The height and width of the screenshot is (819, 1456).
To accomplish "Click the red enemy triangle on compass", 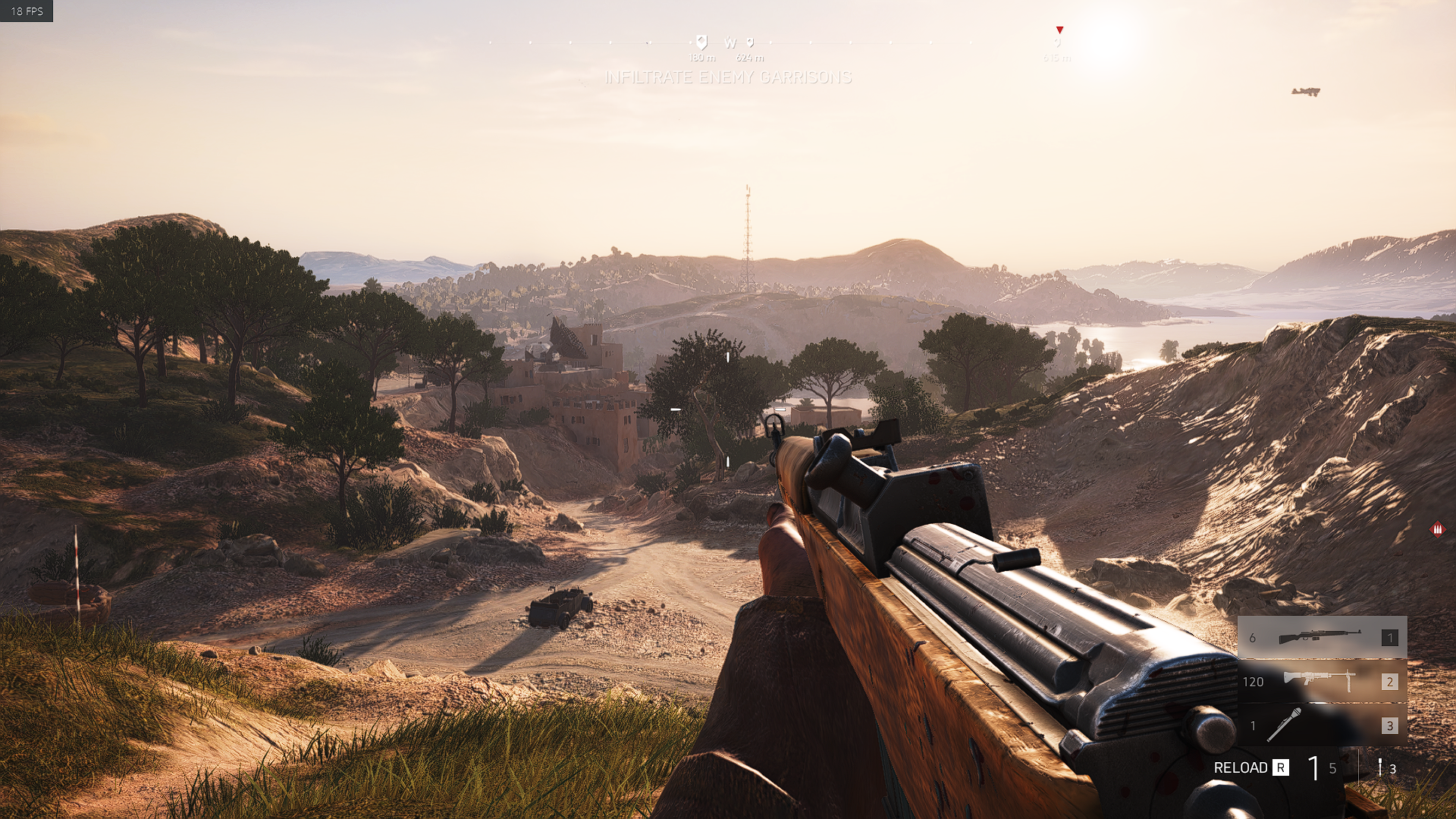I will click(x=1059, y=30).
